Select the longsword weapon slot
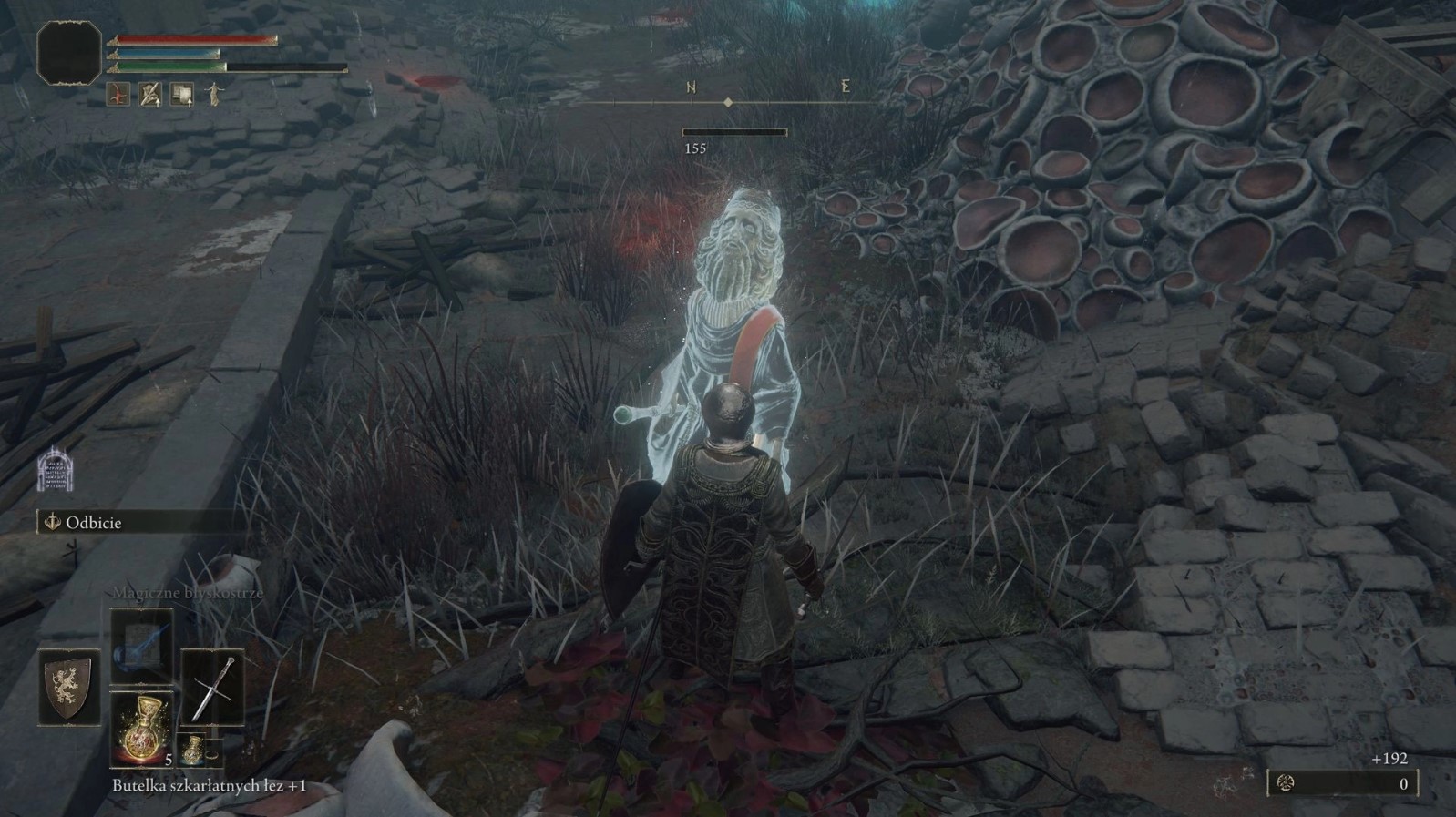 point(212,688)
